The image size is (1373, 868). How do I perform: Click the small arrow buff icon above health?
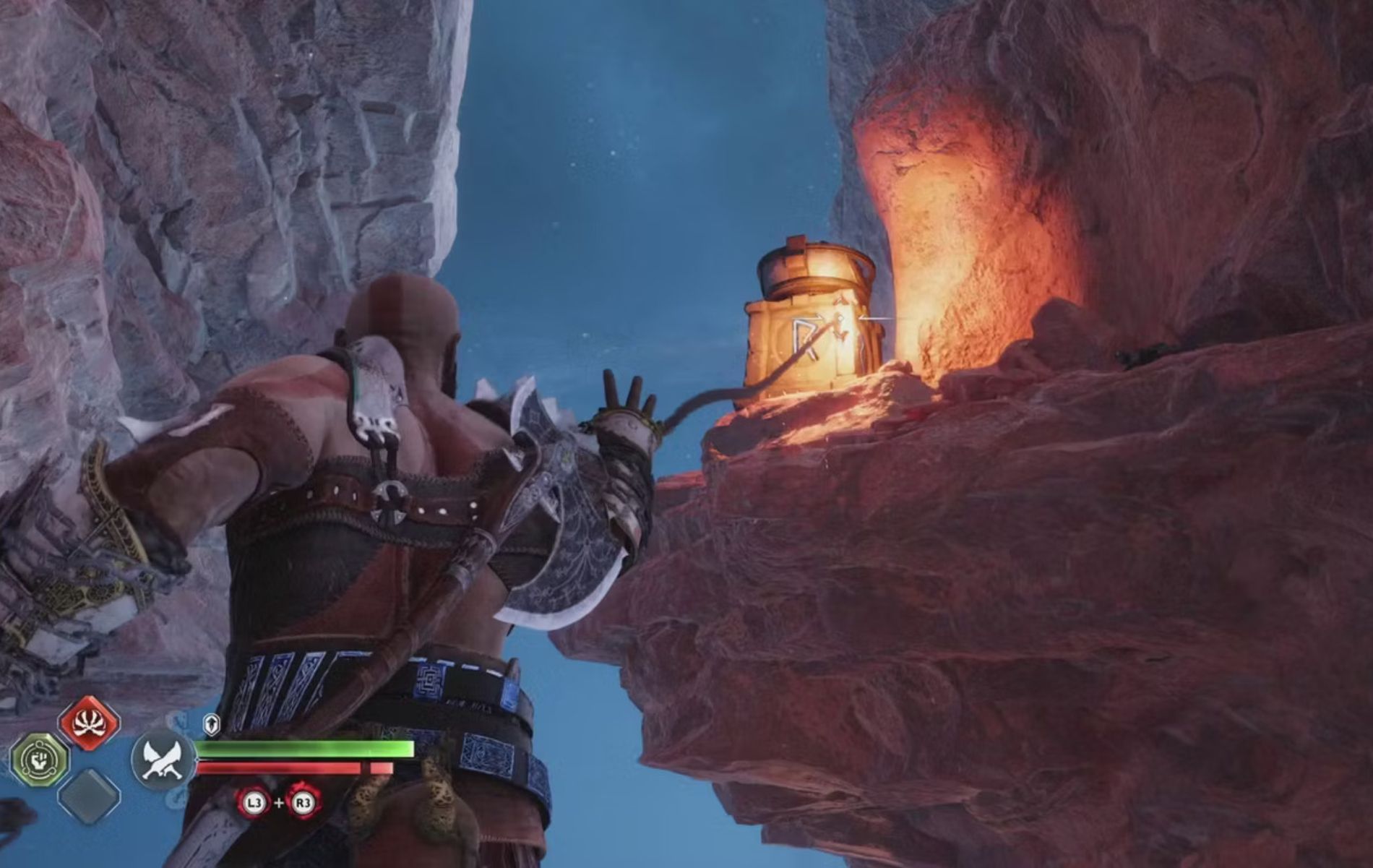(x=212, y=723)
